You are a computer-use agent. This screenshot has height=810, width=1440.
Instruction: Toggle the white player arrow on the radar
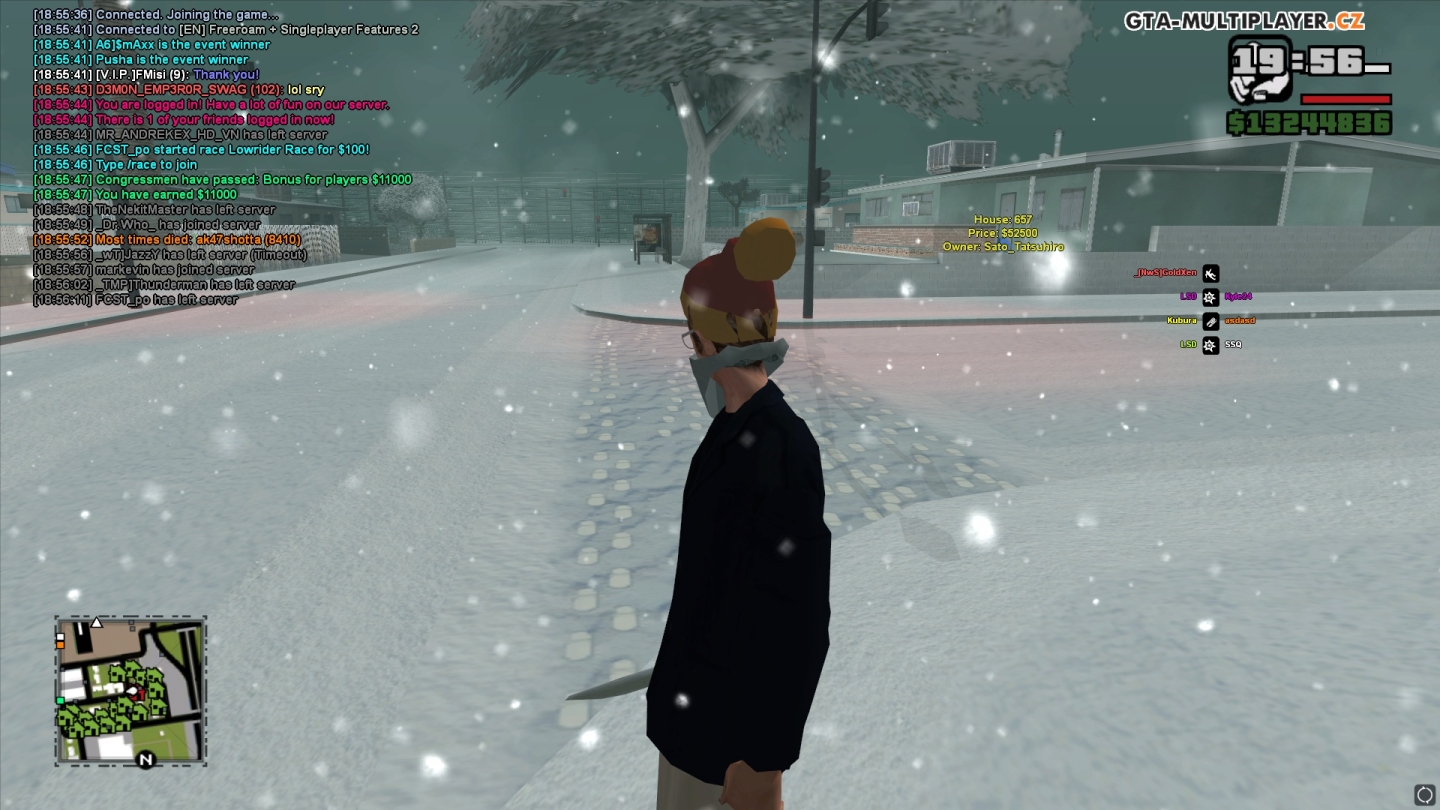[131, 691]
